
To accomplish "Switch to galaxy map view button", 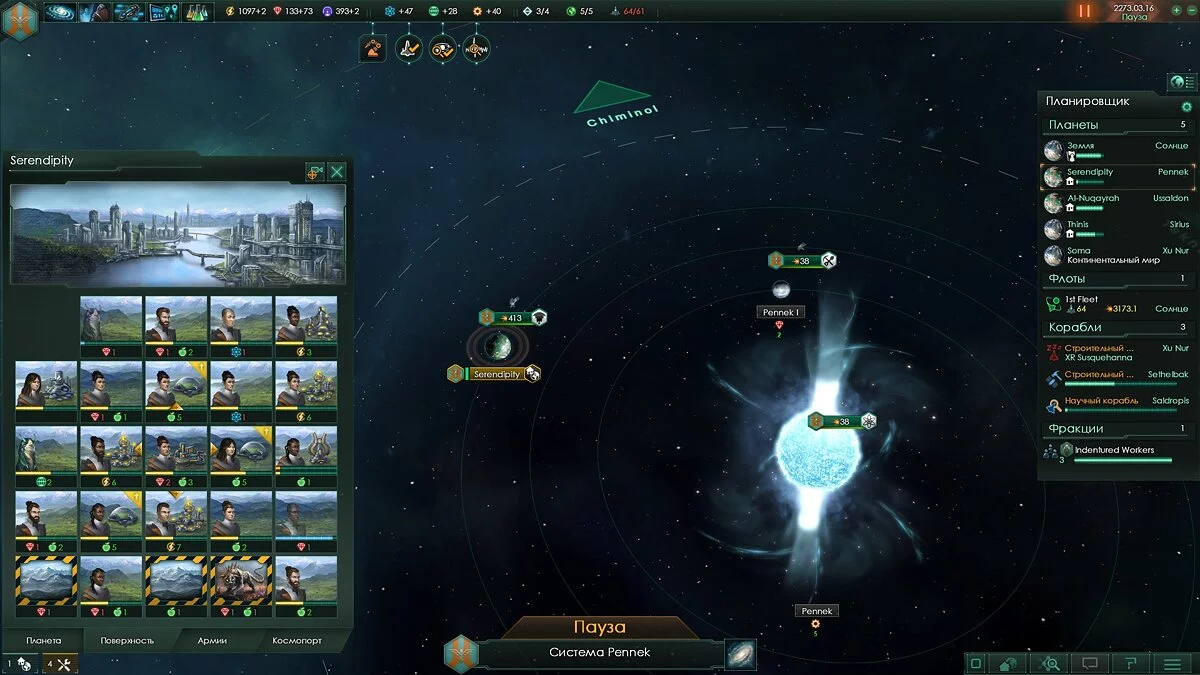I will (741, 654).
